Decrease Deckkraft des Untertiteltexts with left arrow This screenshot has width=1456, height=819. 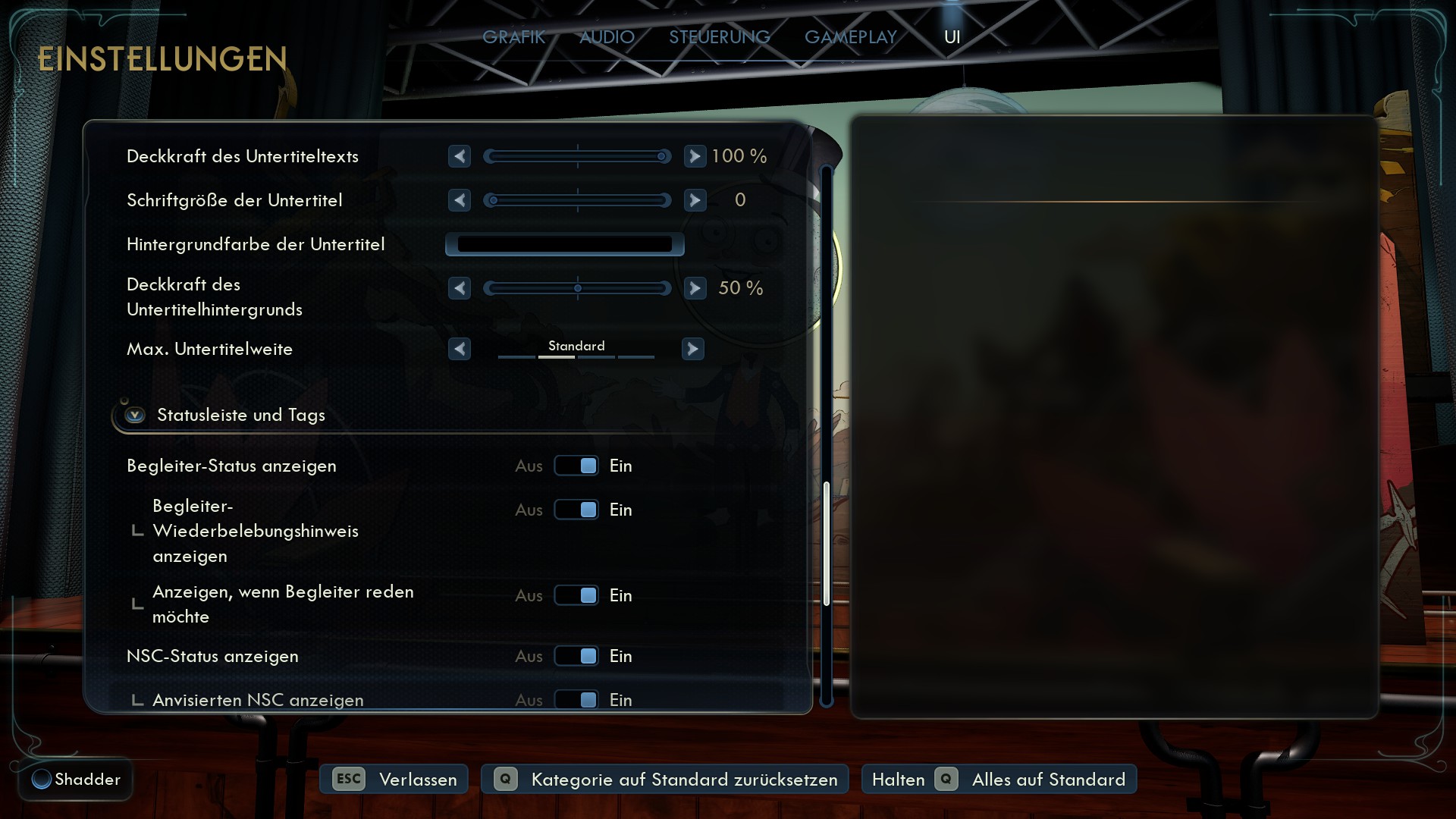point(460,156)
